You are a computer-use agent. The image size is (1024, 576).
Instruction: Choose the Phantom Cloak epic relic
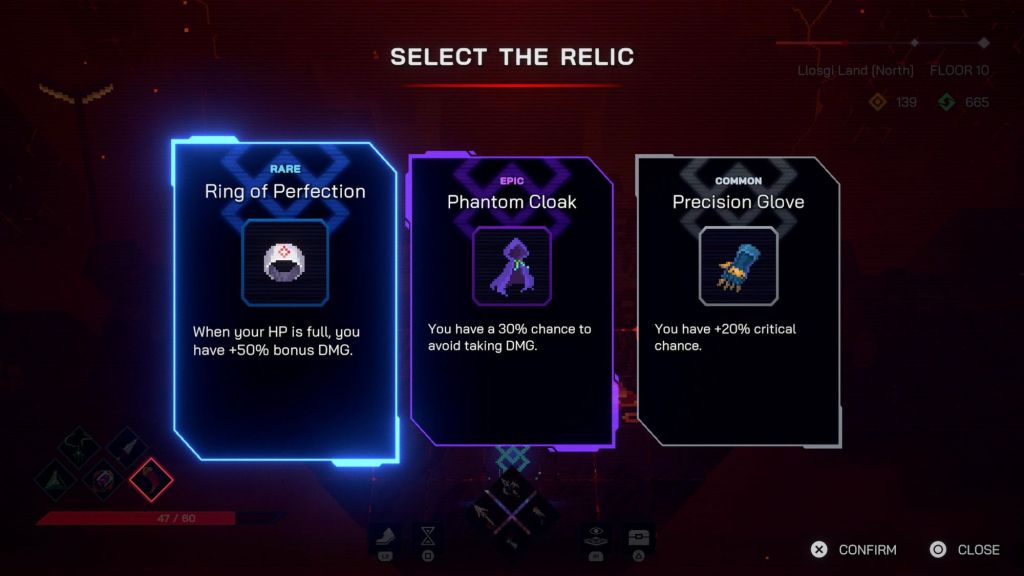point(511,300)
